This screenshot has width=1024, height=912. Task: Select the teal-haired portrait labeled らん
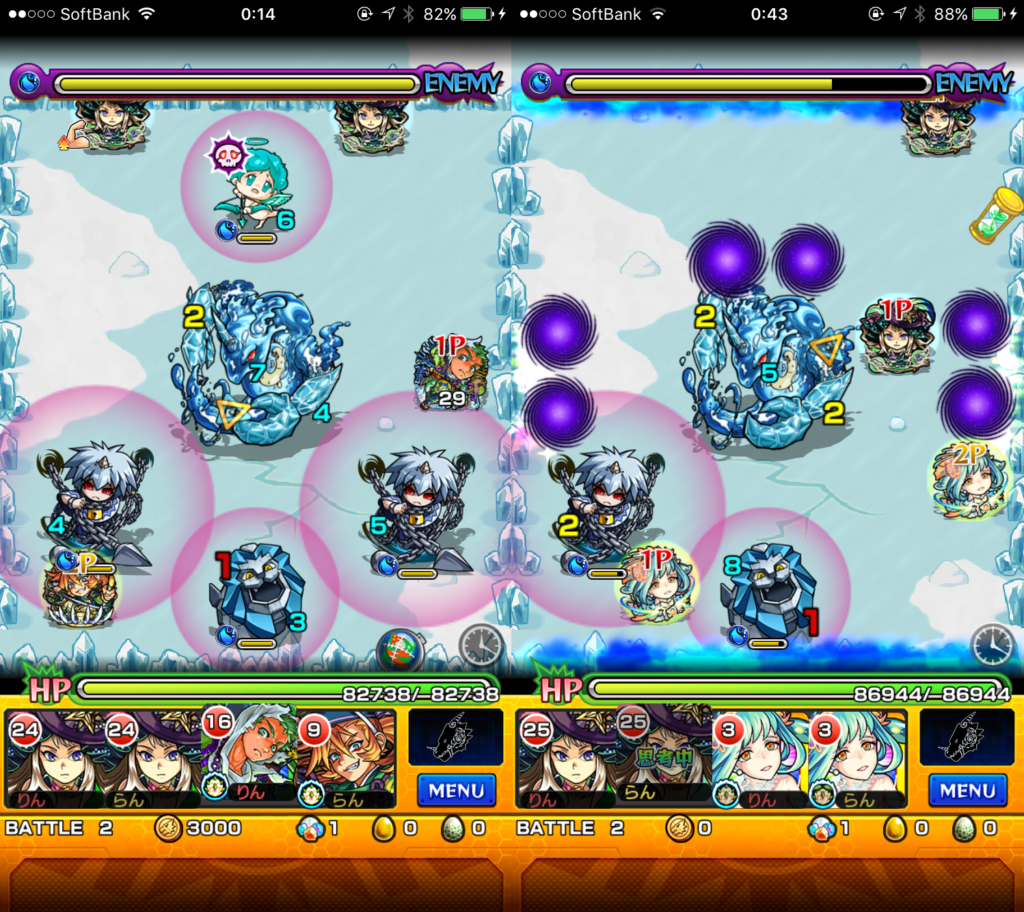click(857, 759)
